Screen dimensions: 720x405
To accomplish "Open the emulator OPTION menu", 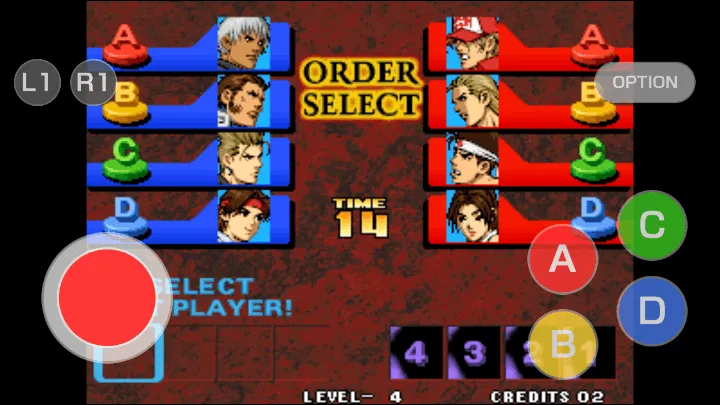I will coord(645,82).
